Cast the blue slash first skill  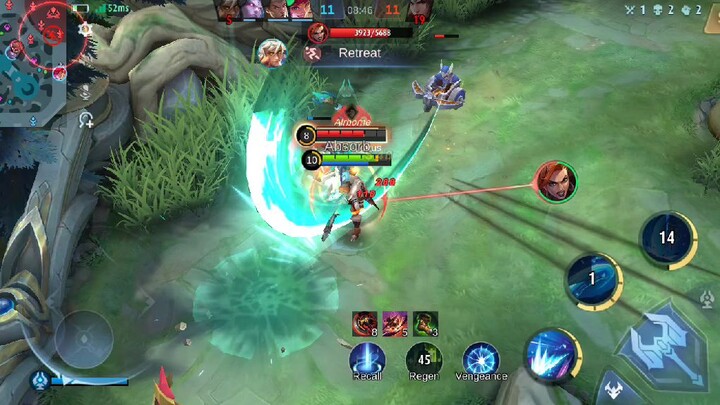coord(551,353)
